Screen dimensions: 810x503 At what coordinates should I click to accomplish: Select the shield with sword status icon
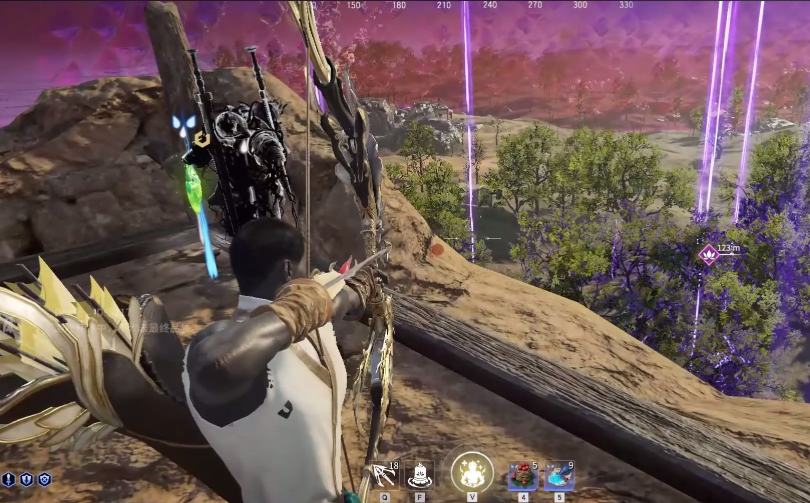coord(26,480)
